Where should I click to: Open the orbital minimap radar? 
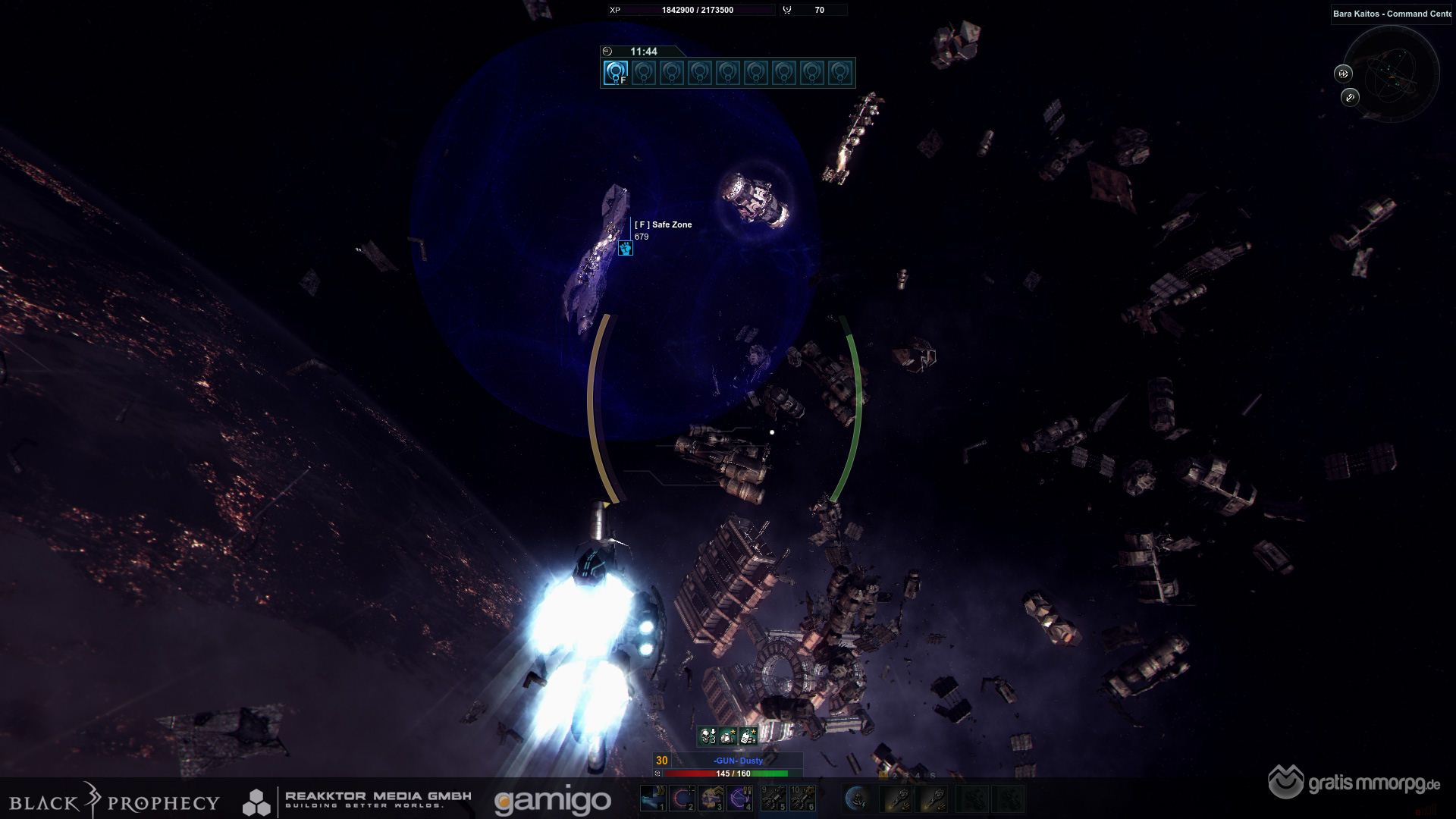1394,74
